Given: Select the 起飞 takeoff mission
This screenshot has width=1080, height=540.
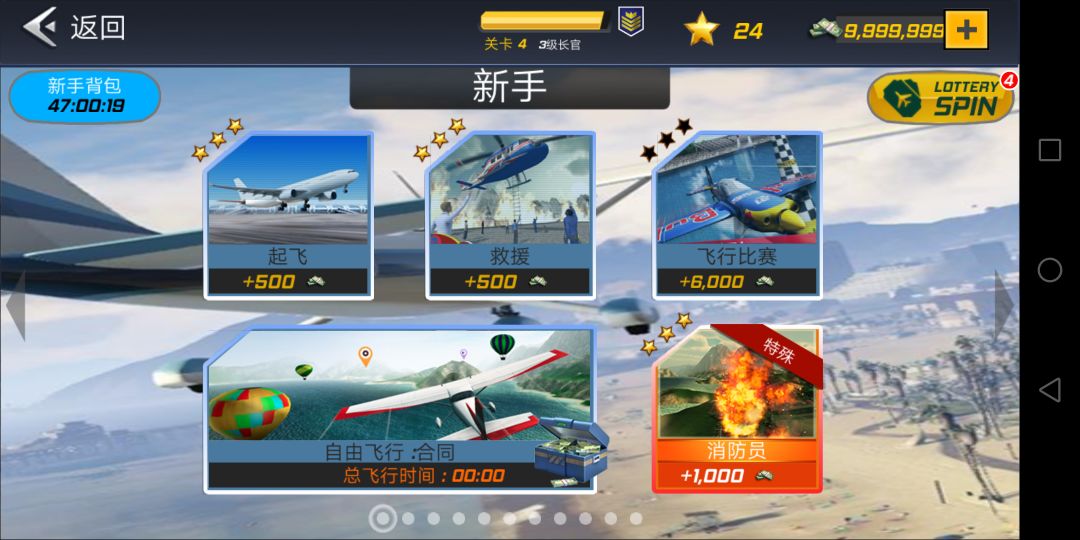Looking at the screenshot, I should [x=288, y=216].
